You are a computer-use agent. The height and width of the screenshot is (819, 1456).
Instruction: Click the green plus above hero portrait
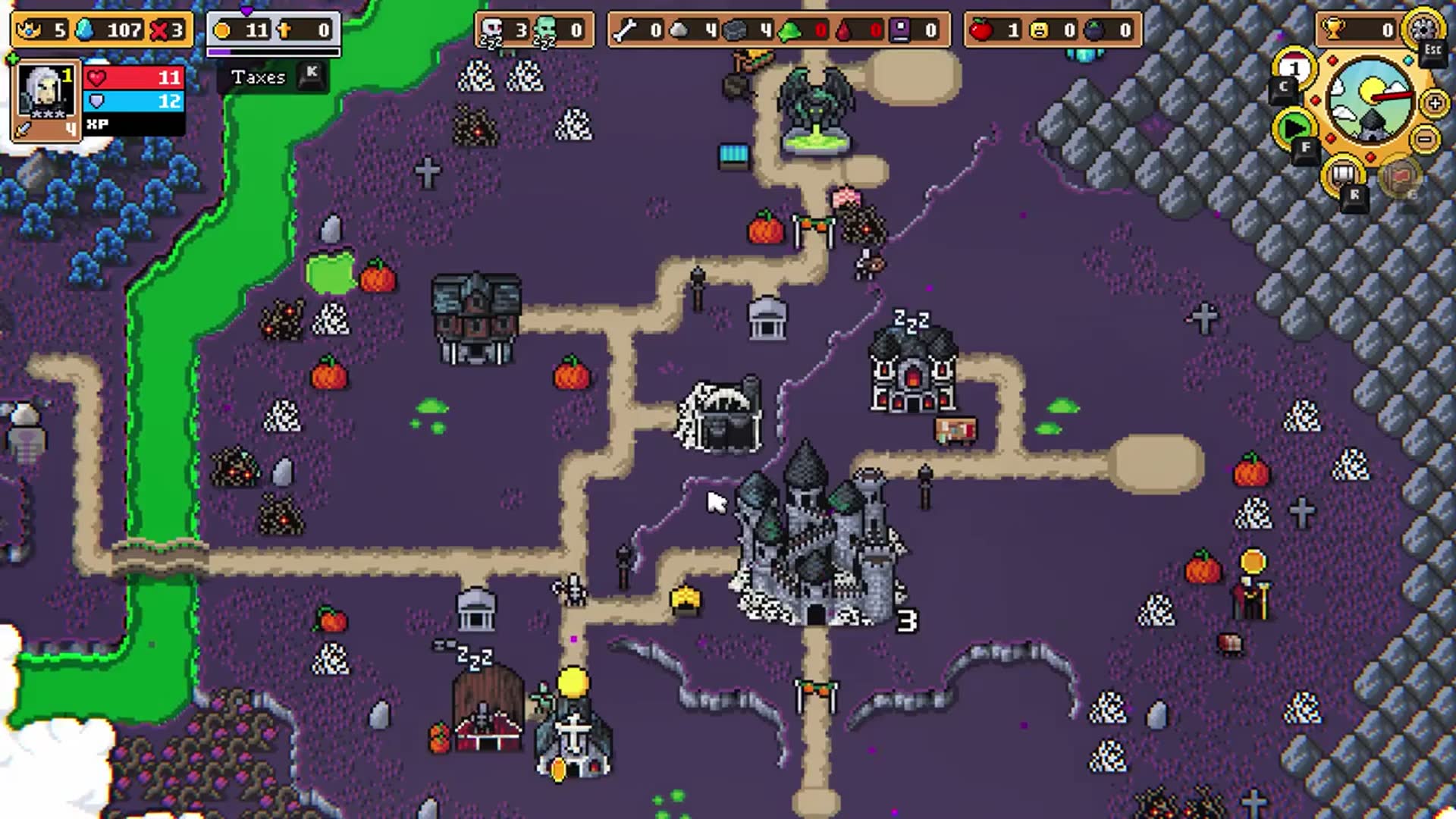coord(12,58)
